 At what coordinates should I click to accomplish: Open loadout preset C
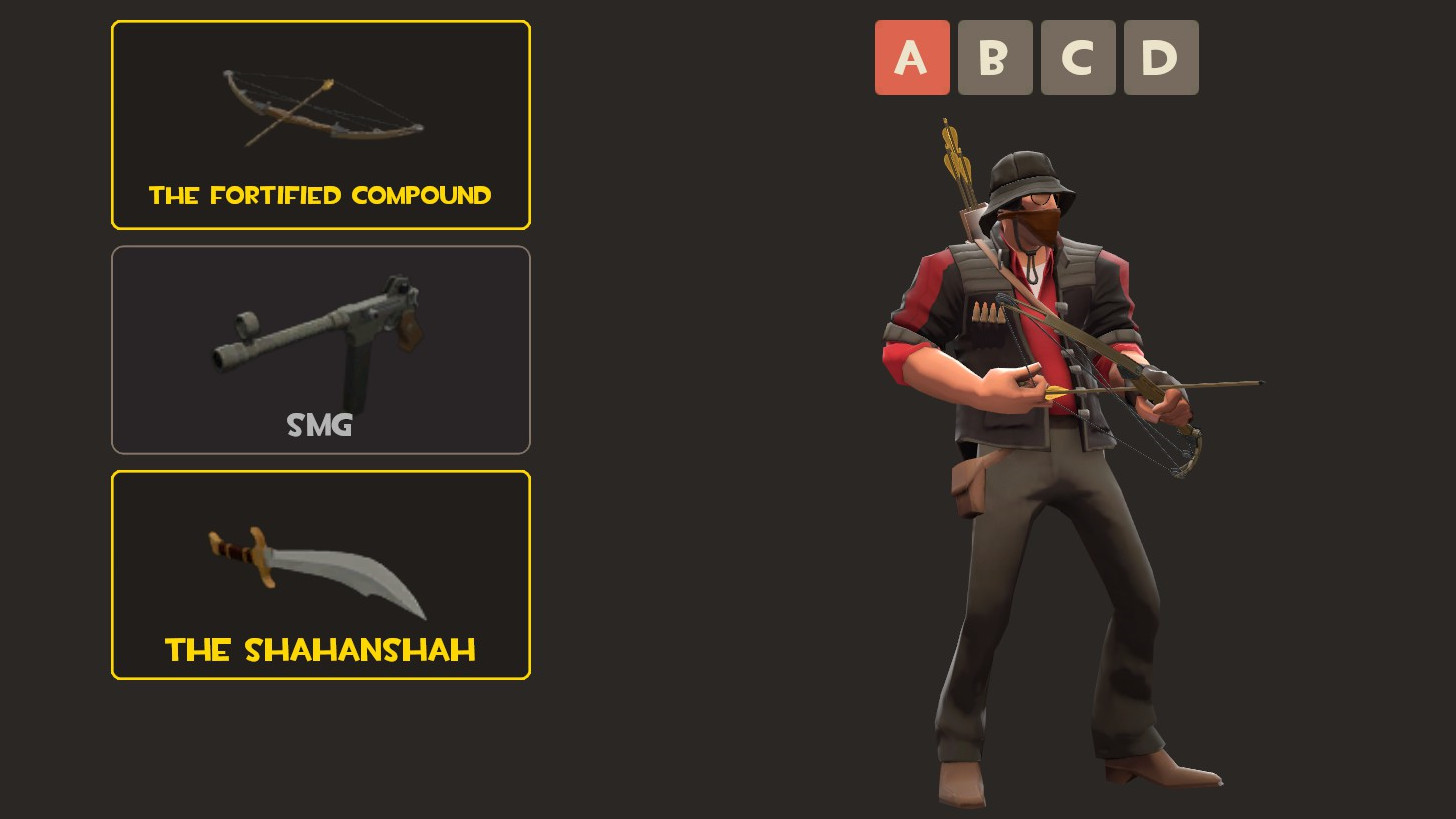coord(1078,57)
